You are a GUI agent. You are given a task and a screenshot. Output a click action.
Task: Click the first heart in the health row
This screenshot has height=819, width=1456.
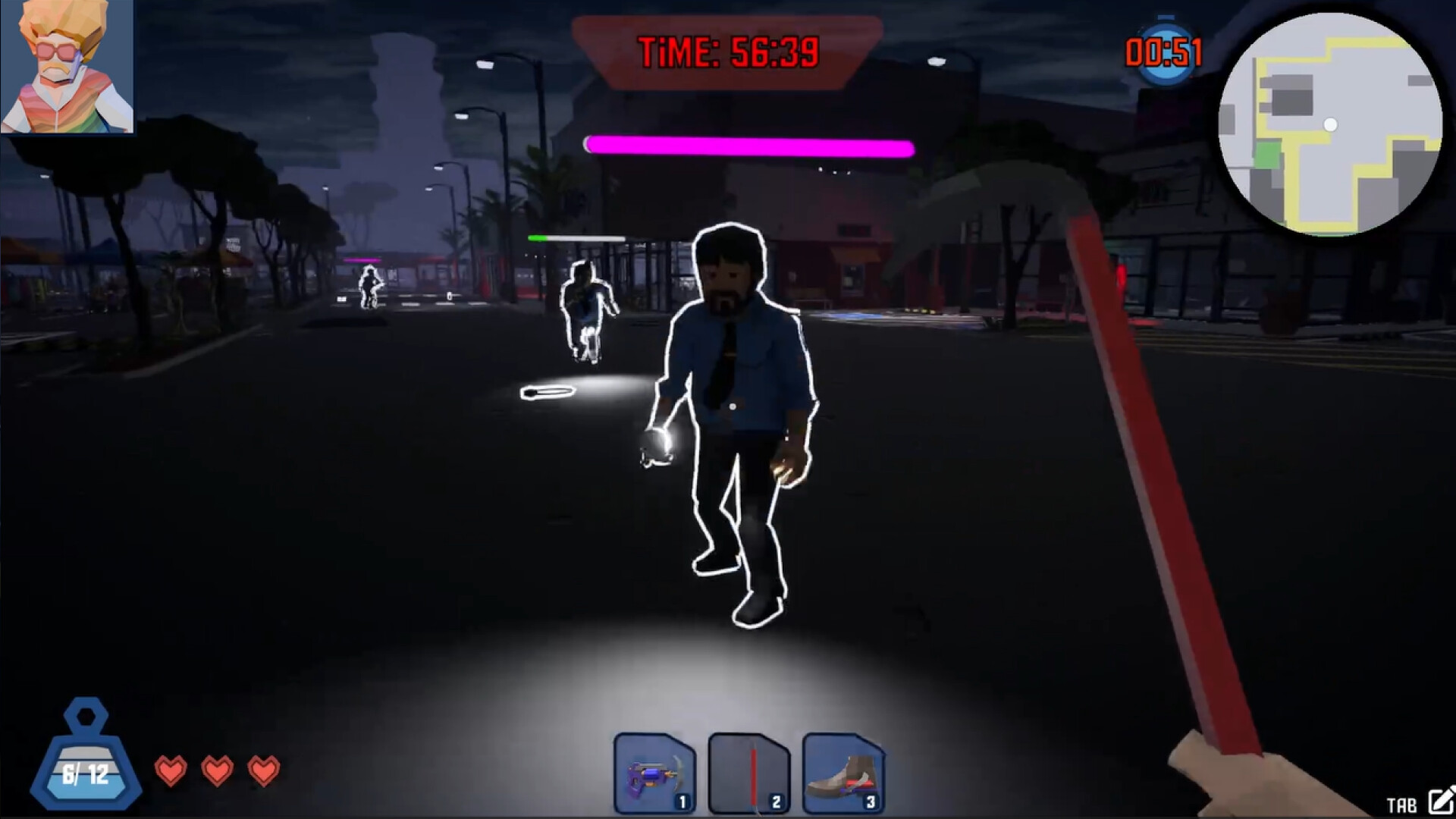click(173, 772)
